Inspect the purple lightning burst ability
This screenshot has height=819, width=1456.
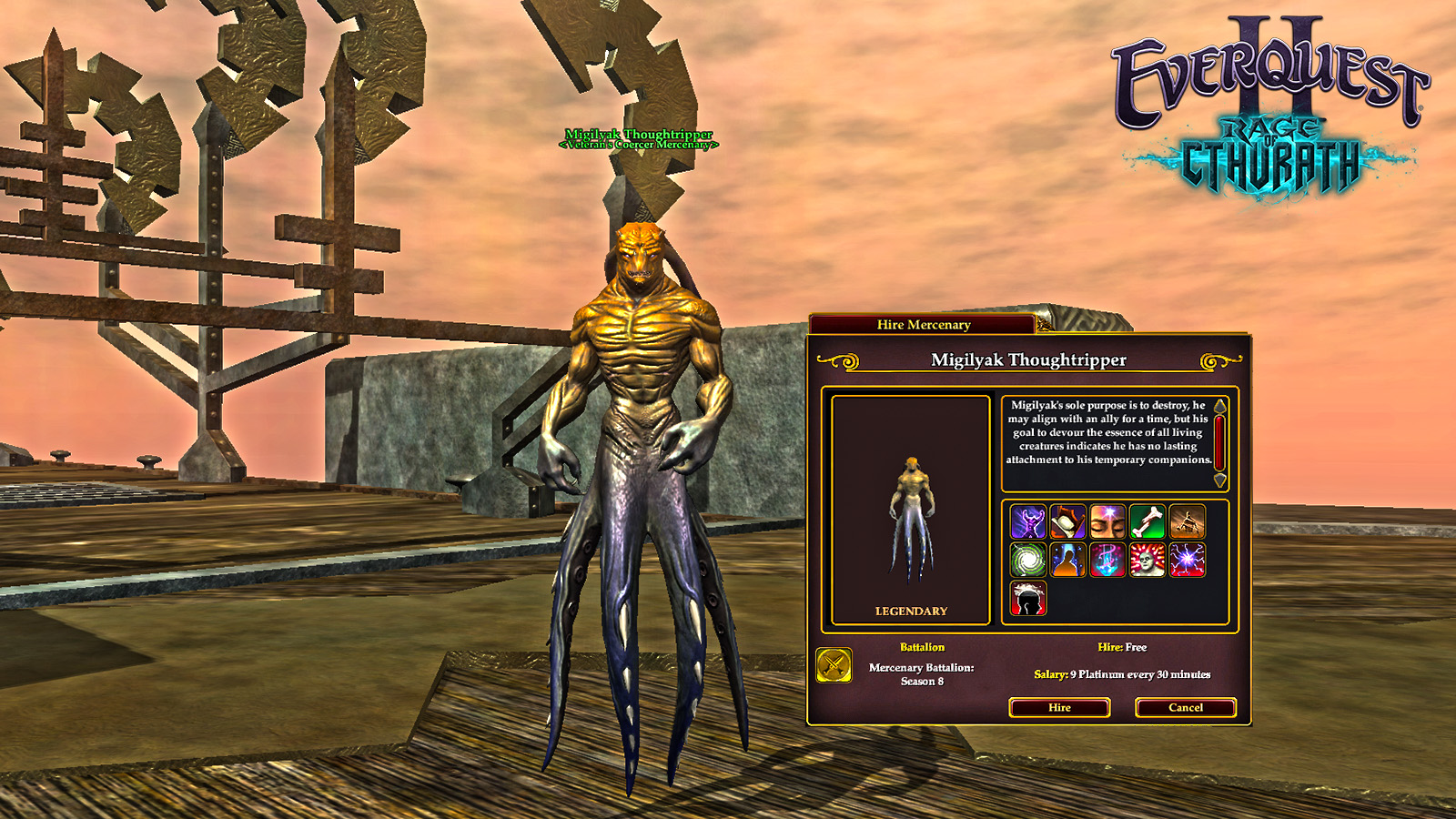[1187, 561]
